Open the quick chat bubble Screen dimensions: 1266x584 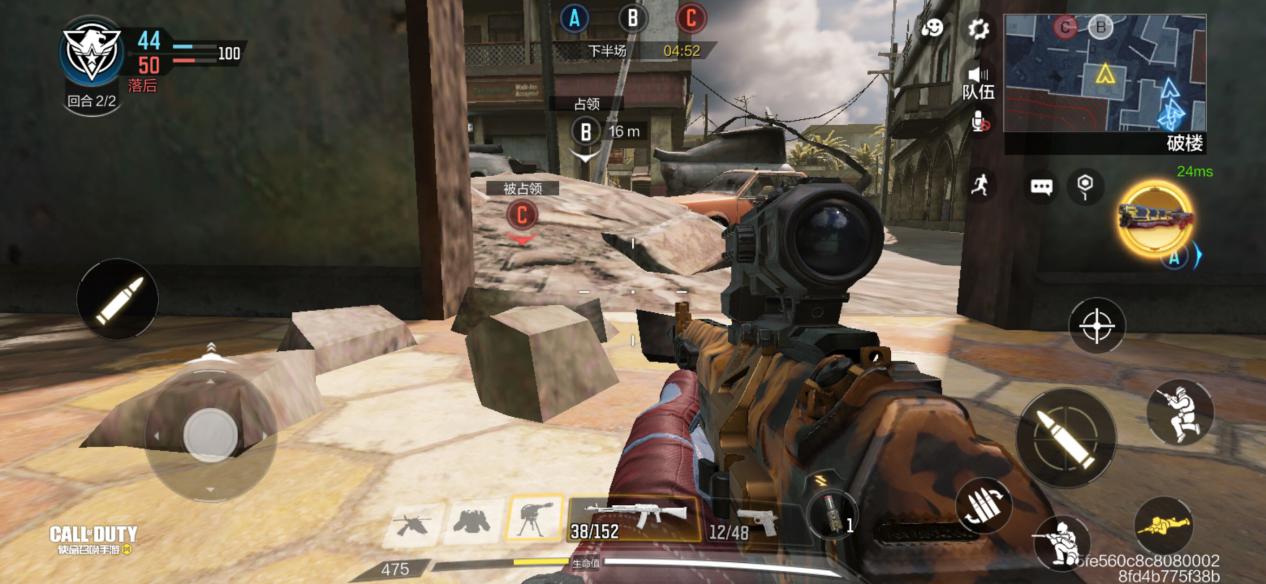(x=1042, y=186)
